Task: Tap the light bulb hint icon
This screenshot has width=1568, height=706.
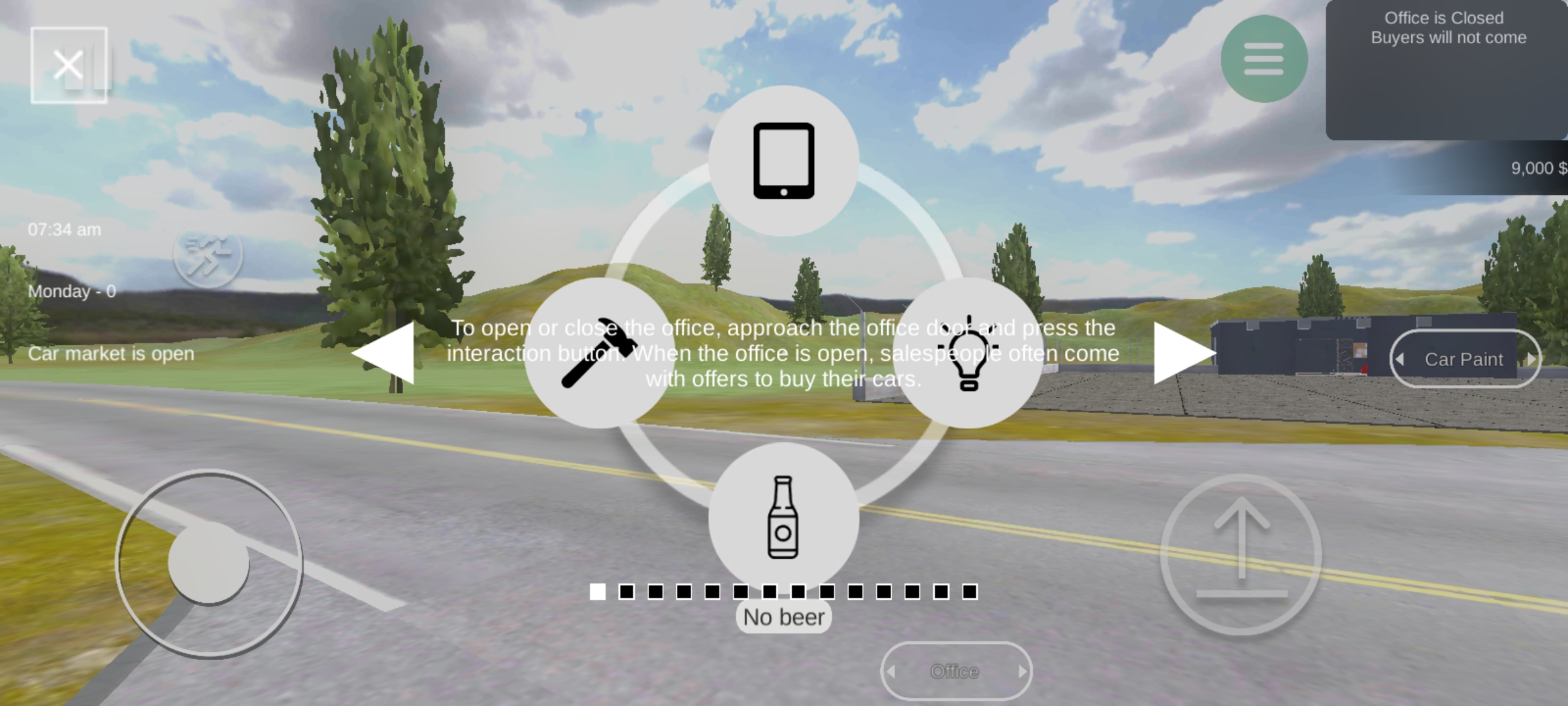Action: click(x=968, y=353)
